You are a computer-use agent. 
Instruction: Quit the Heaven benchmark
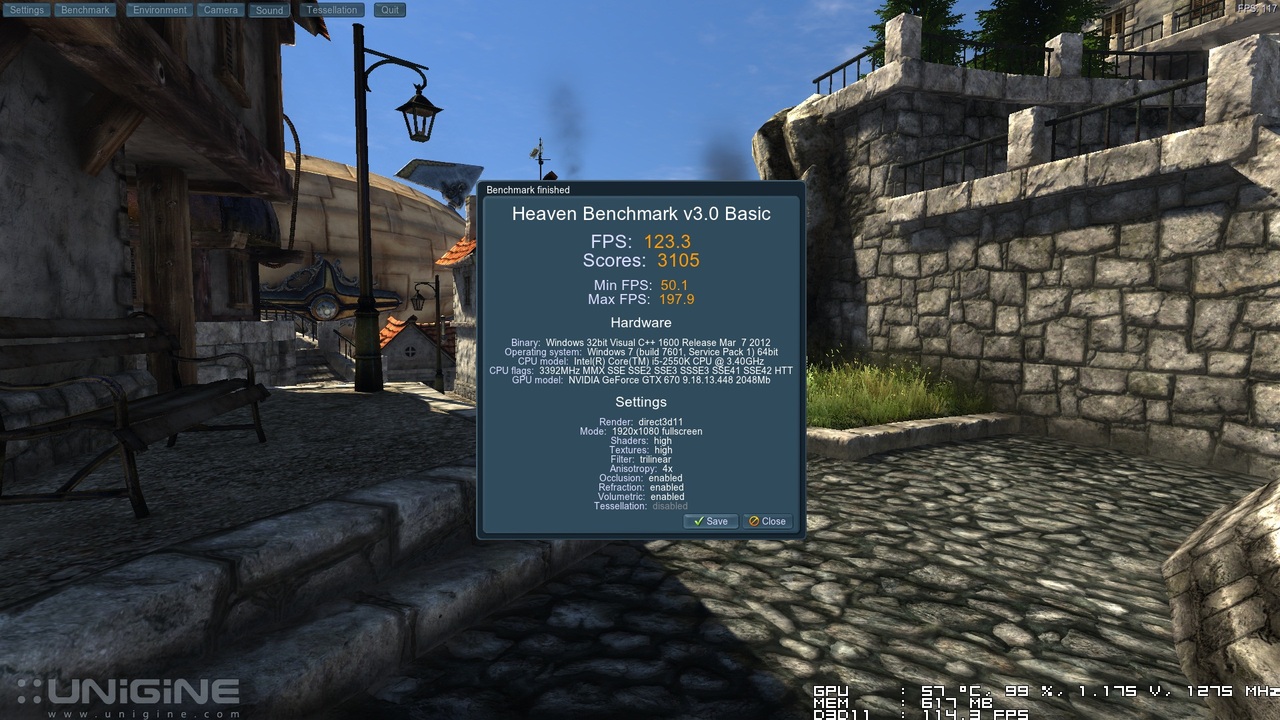[x=390, y=10]
